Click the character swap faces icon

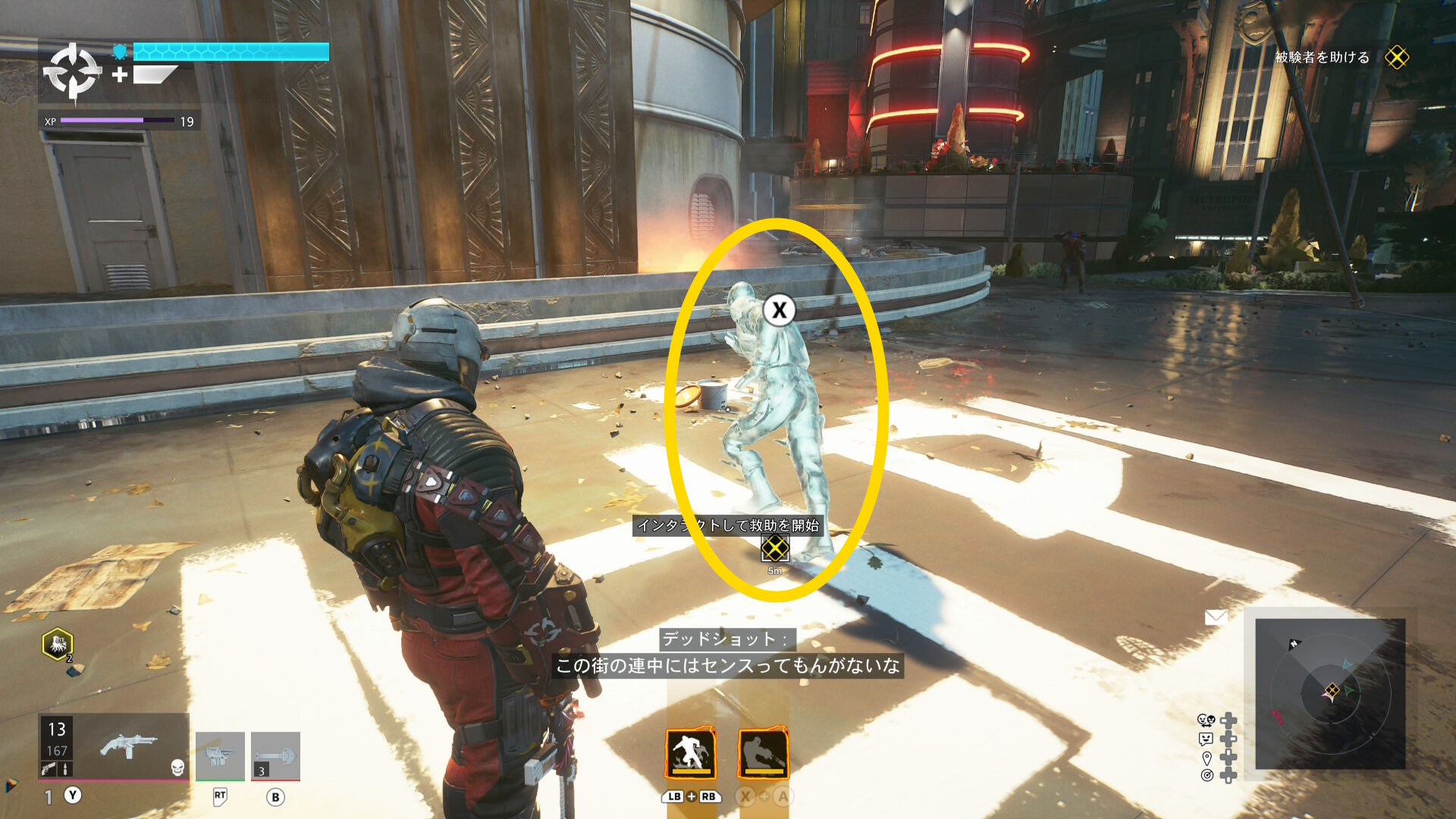1206,720
